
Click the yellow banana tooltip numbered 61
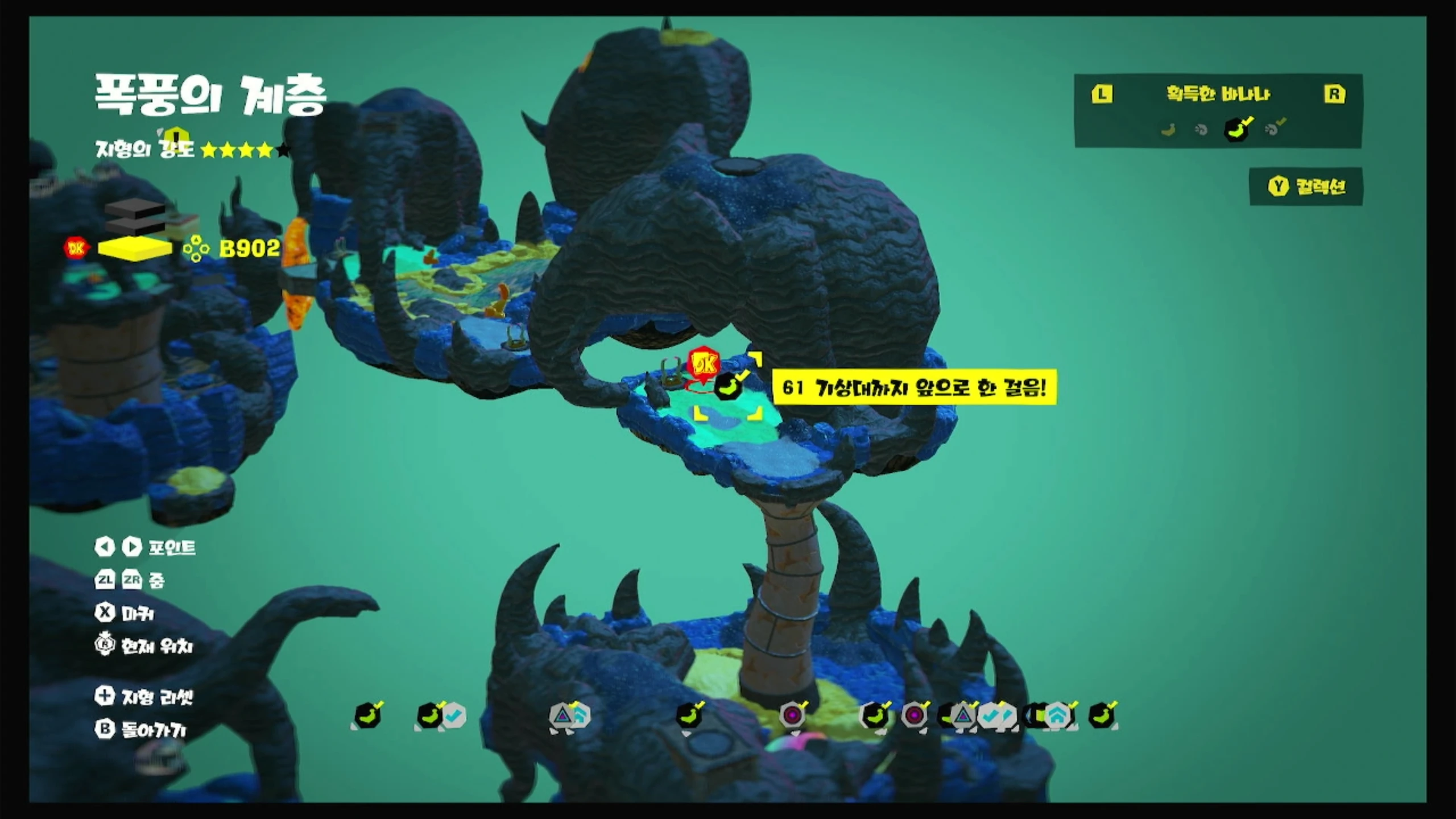coord(914,388)
